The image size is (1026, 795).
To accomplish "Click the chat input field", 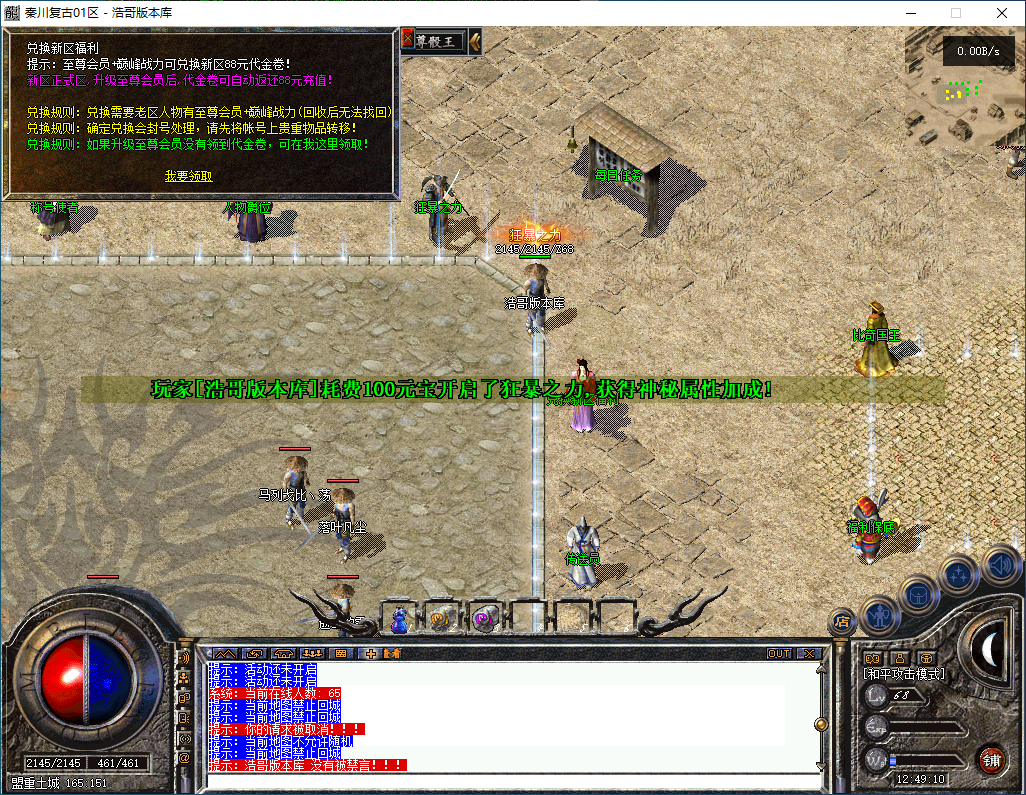I will click(510, 781).
